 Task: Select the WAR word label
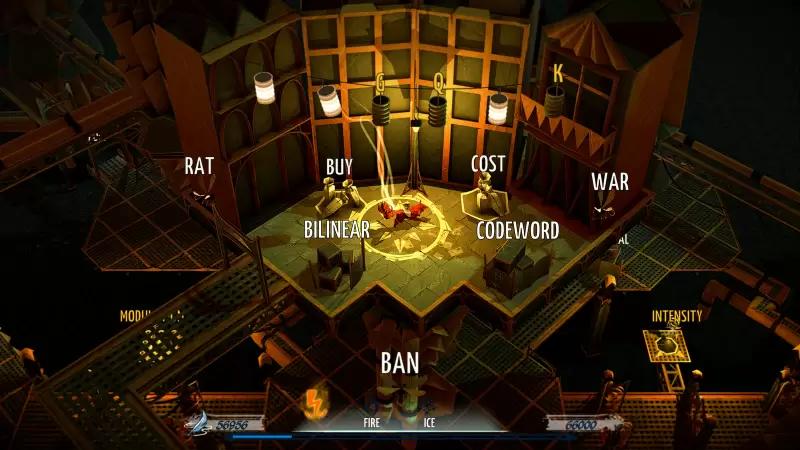[x=610, y=182]
